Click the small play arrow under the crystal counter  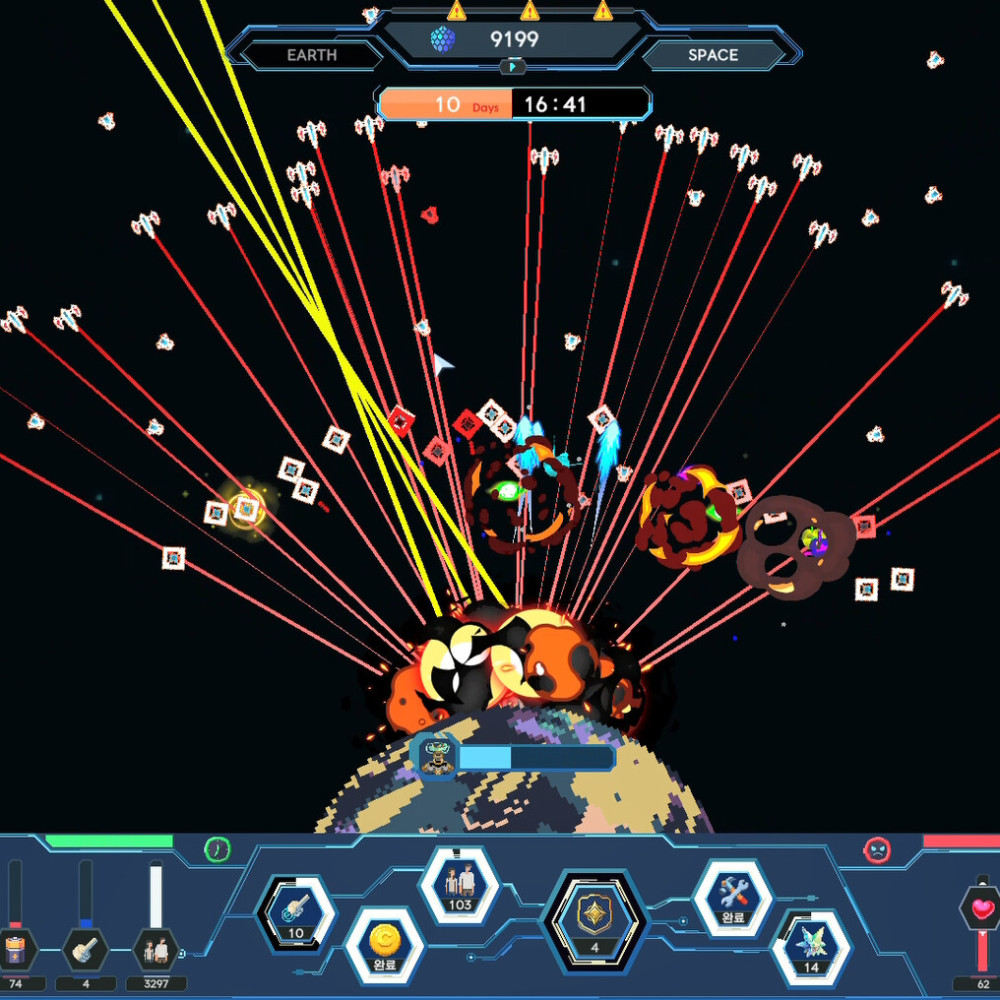click(512, 67)
